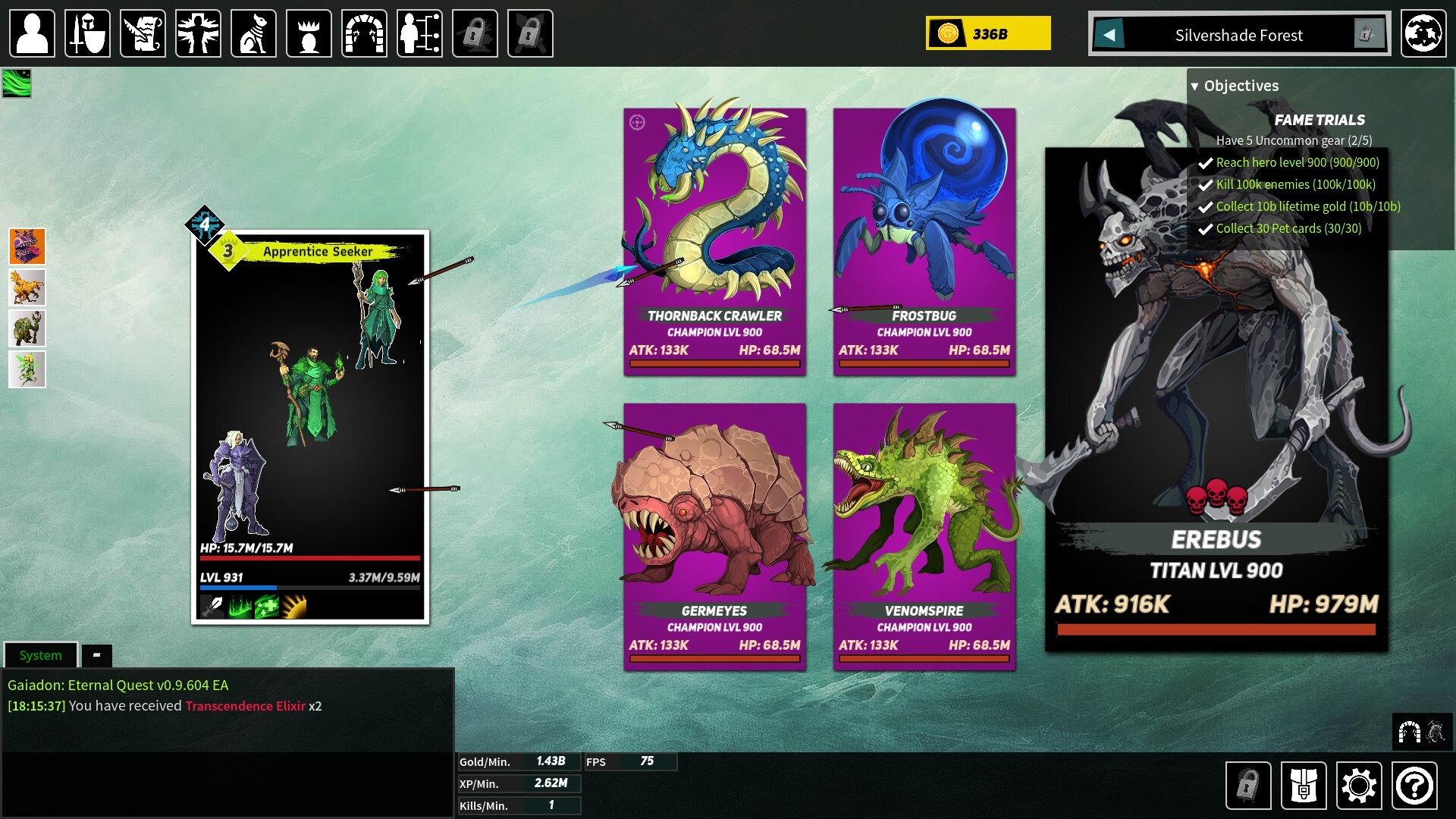Open the radiant figure ascension menu
The image size is (1456, 819).
(x=198, y=33)
